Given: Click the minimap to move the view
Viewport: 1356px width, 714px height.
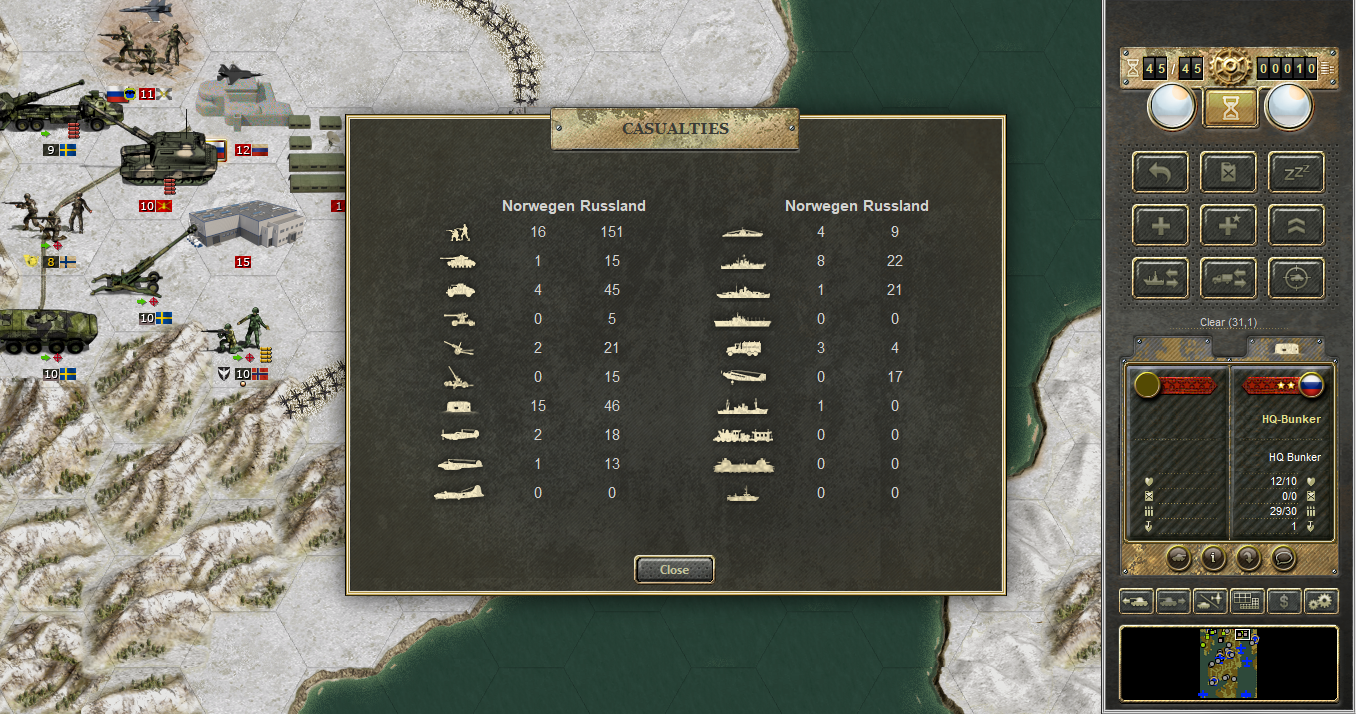Looking at the screenshot, I should [x=1228, y=663].
